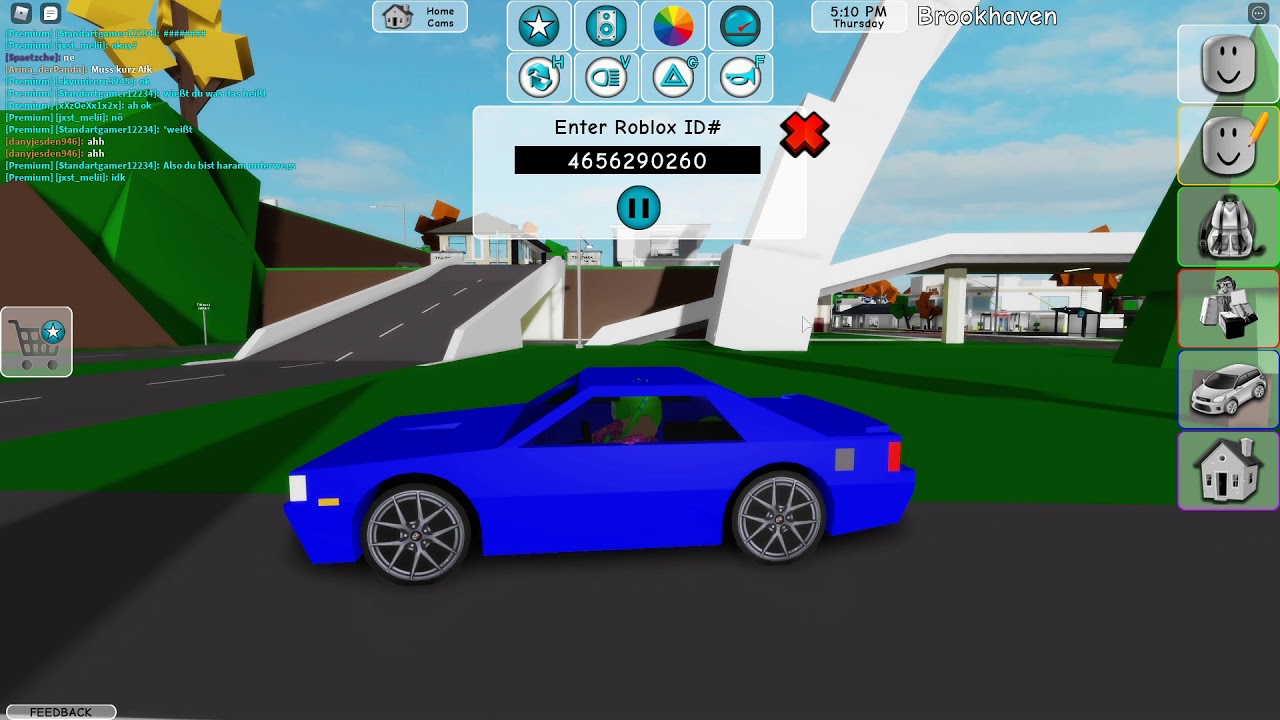Pause the music with the pause button
The height and width of the screenshot is (720, 1280).
tap(639, 207)
